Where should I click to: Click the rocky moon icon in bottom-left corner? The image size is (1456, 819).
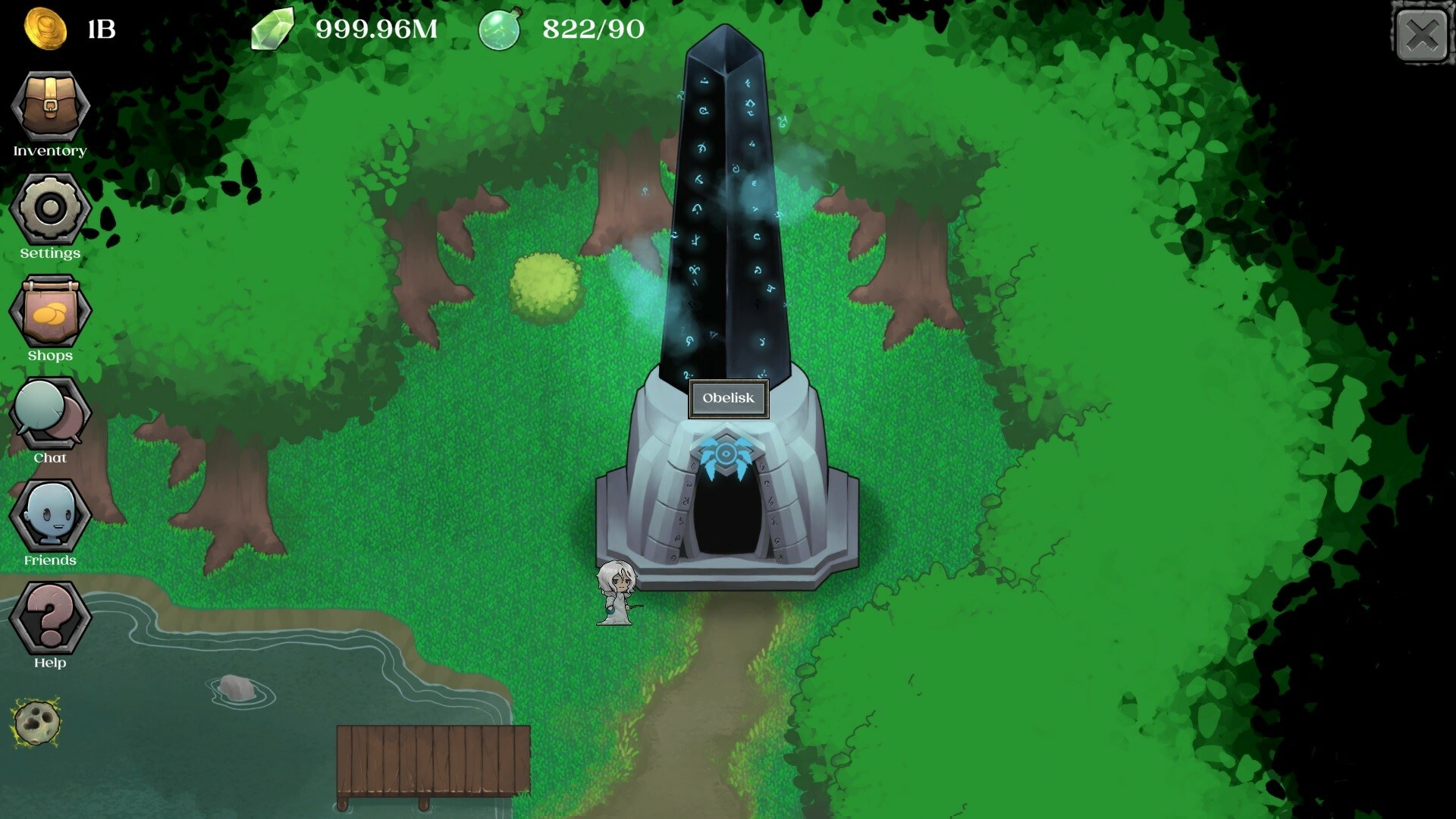pos(36,724)
